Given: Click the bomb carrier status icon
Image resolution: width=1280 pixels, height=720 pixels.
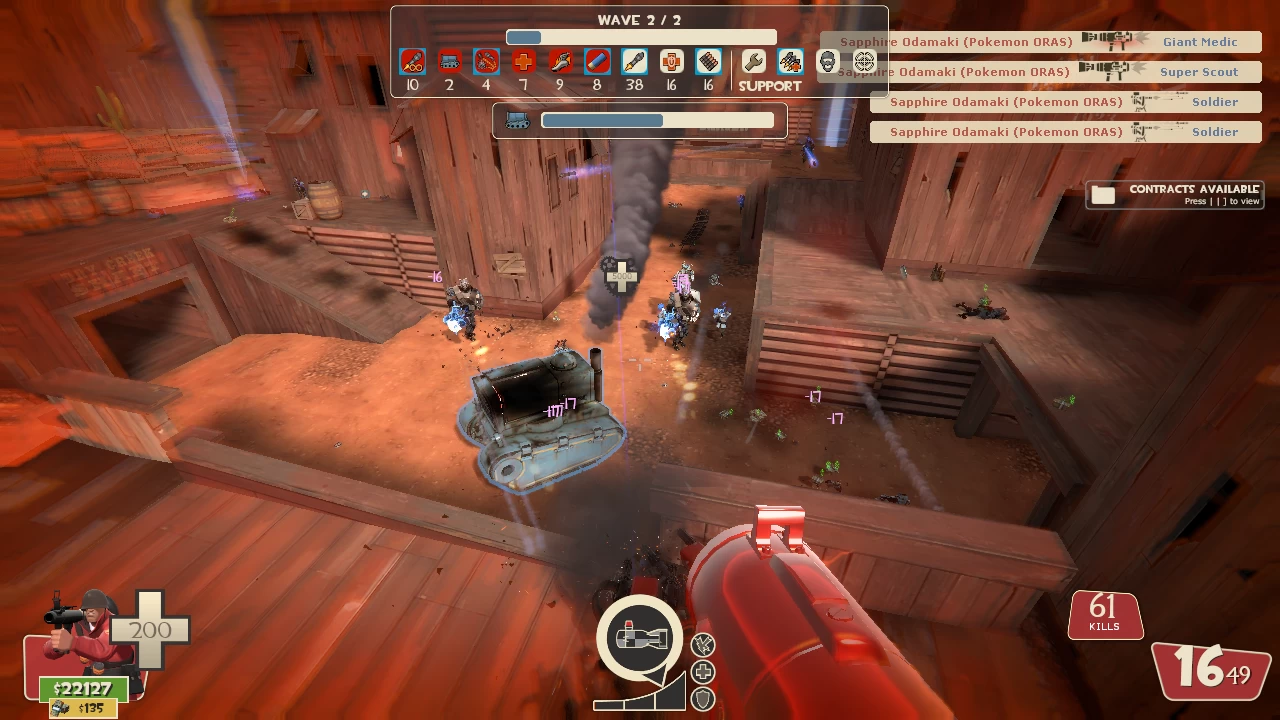Looking at the screenshot, I should point(640,636).
